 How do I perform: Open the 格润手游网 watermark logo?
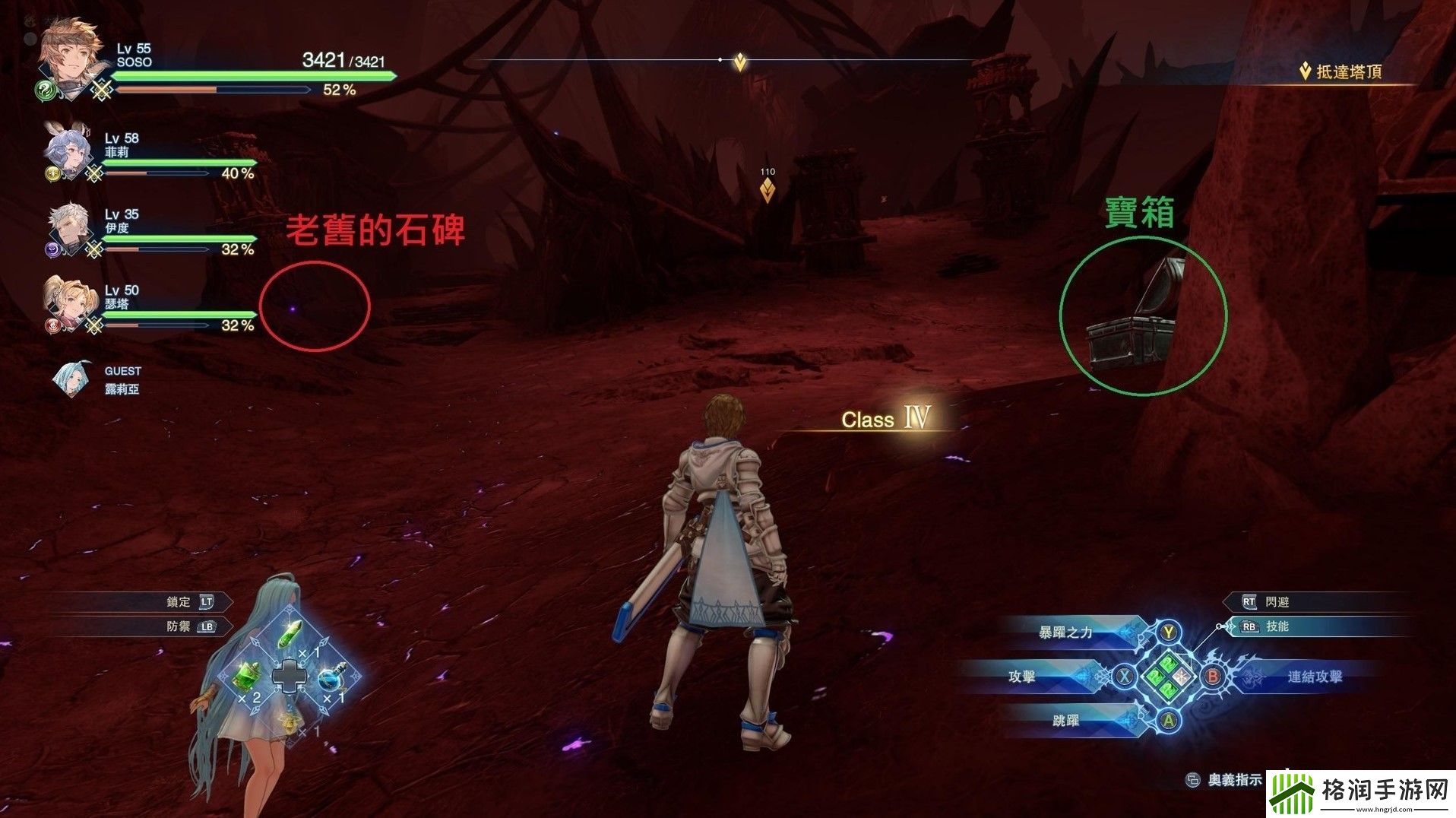(x=1360, y=794)
